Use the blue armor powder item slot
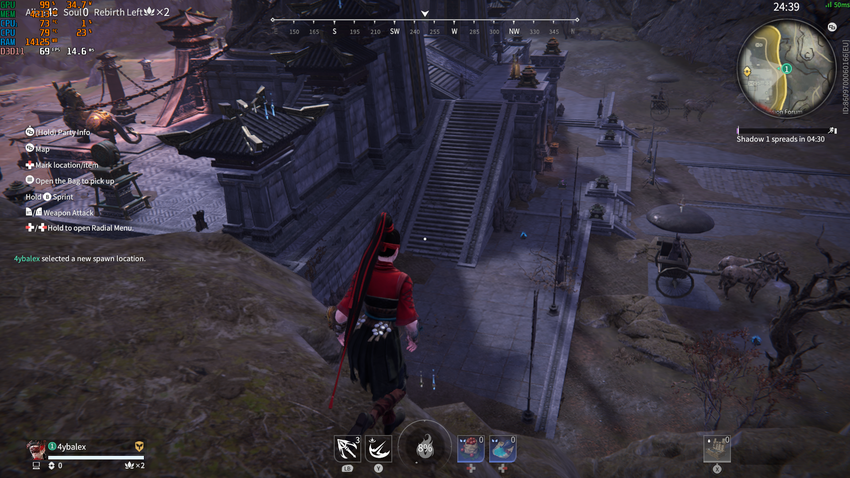Image resolution: width=850 pixels, height=478 pixels. click(502, 448)
